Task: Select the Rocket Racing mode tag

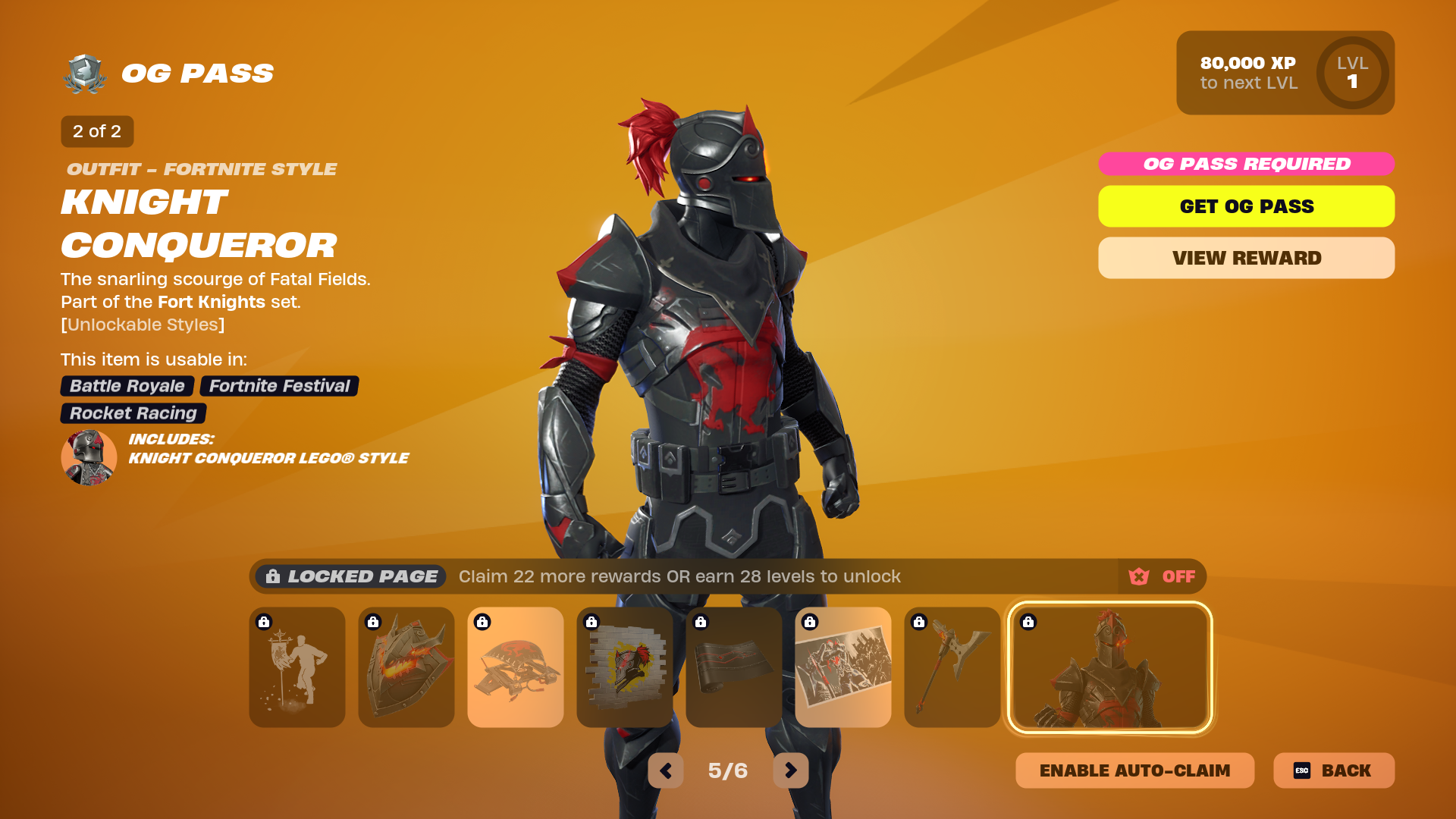Action: click(133, 413)
